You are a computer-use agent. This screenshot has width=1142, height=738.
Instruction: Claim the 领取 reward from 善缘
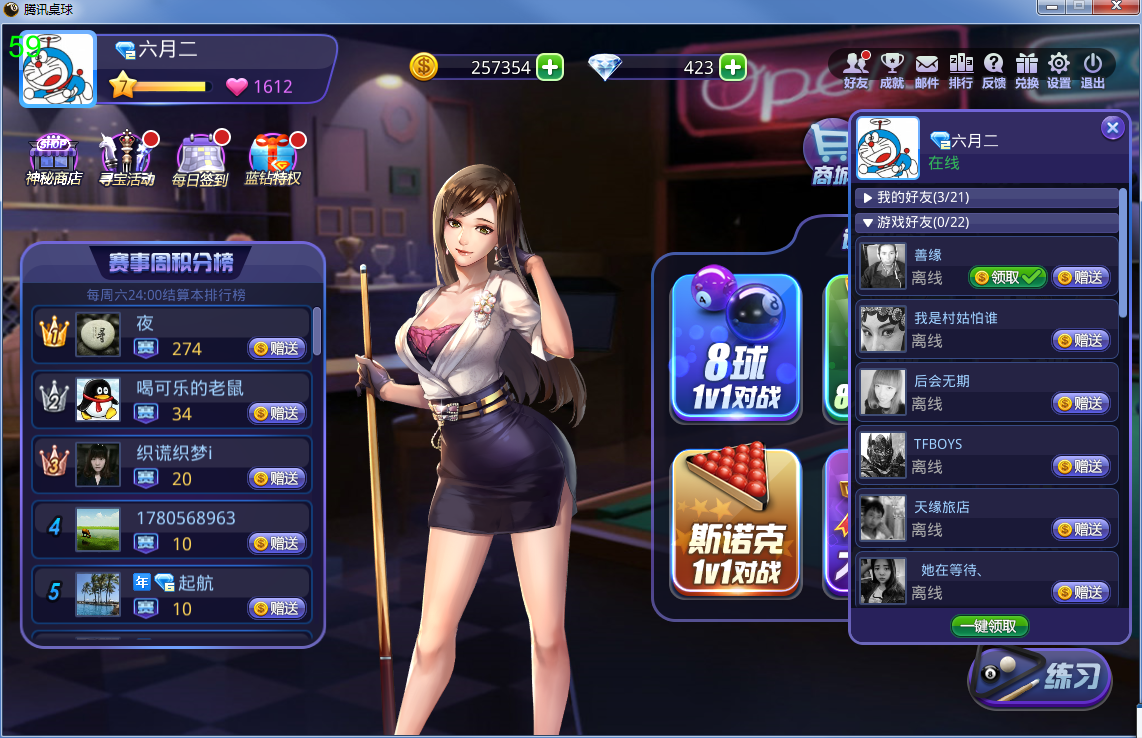pyautogui.click(x=1007, y=277)
